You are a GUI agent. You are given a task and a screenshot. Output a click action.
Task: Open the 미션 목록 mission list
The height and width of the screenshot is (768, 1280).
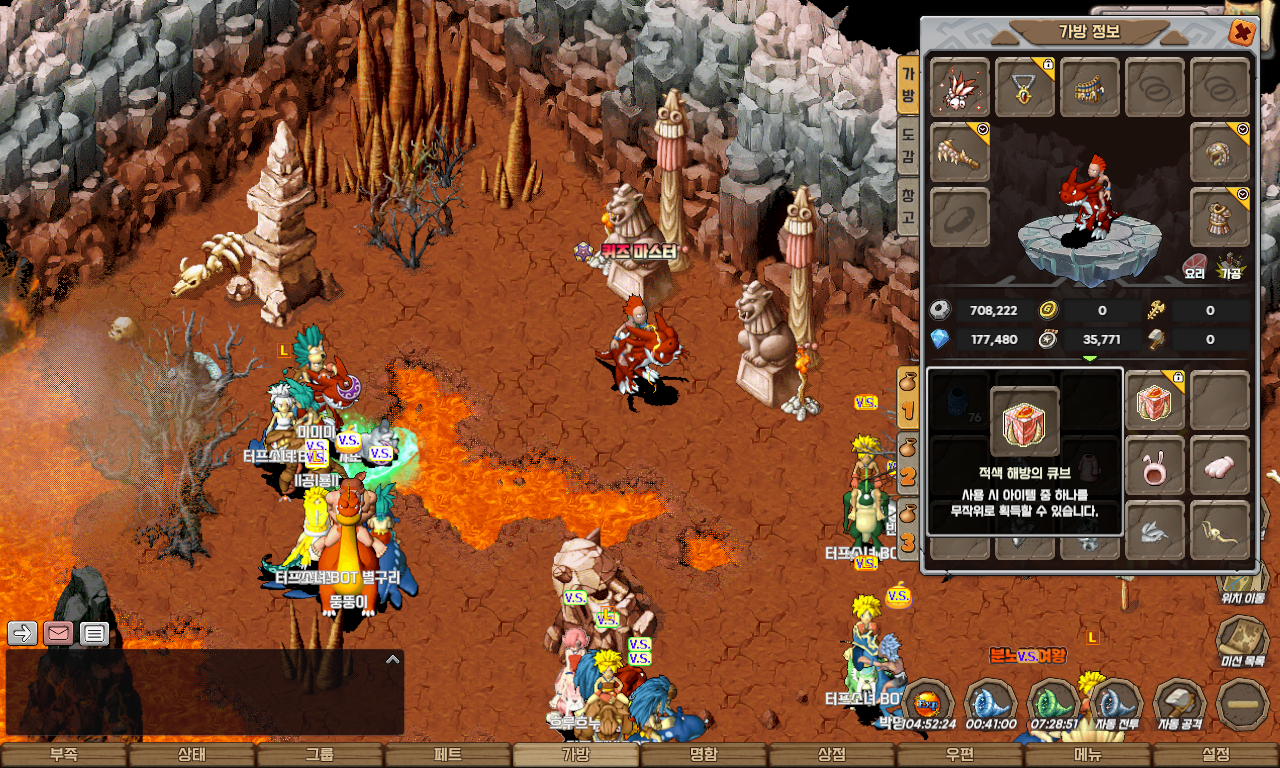(x=1243, y=640)
